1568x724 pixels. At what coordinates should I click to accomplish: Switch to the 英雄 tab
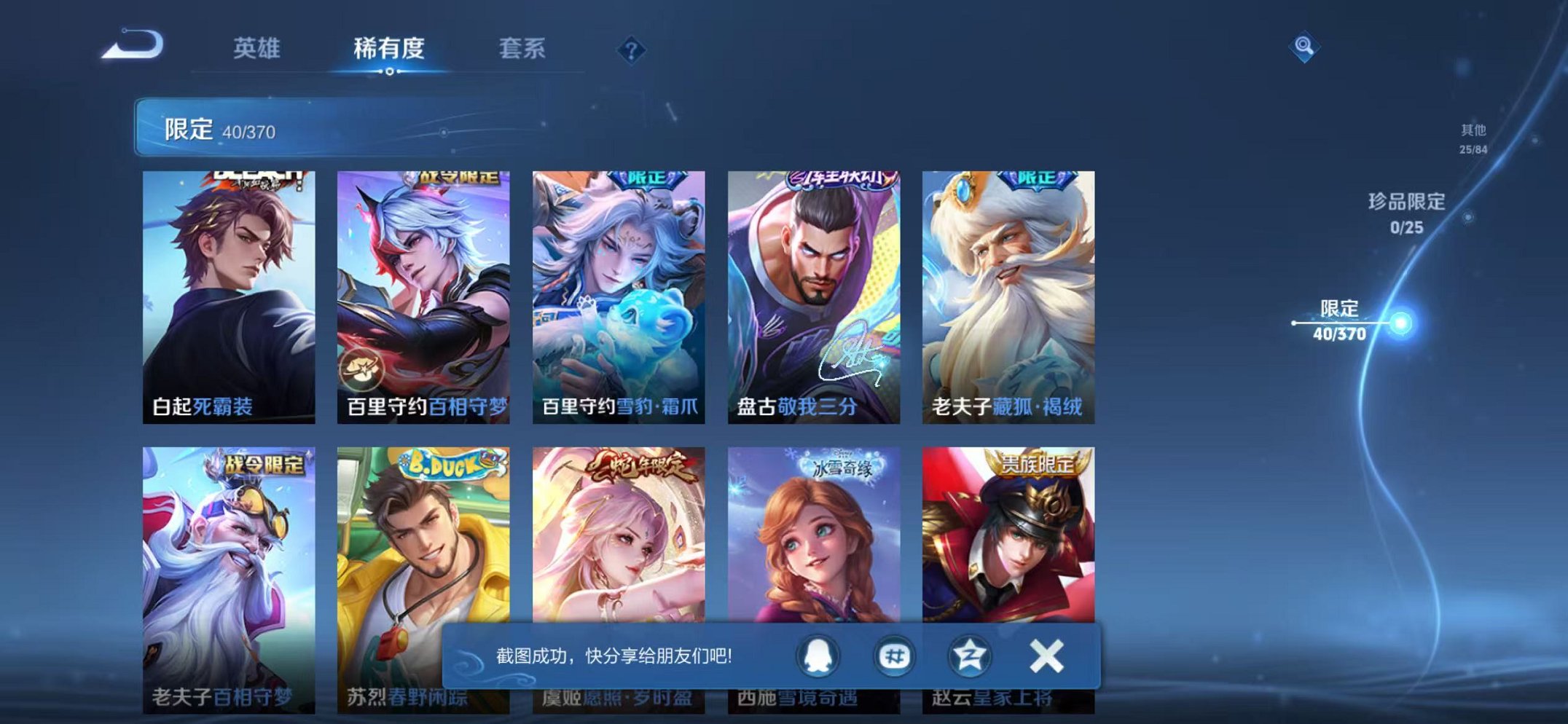pos(256,50)
